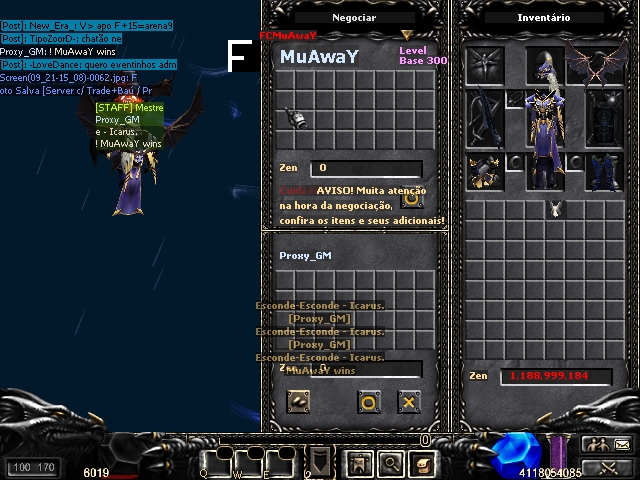
Task: Click MuAwaY's trade accept ring indicator
Action: pos(411,198)
